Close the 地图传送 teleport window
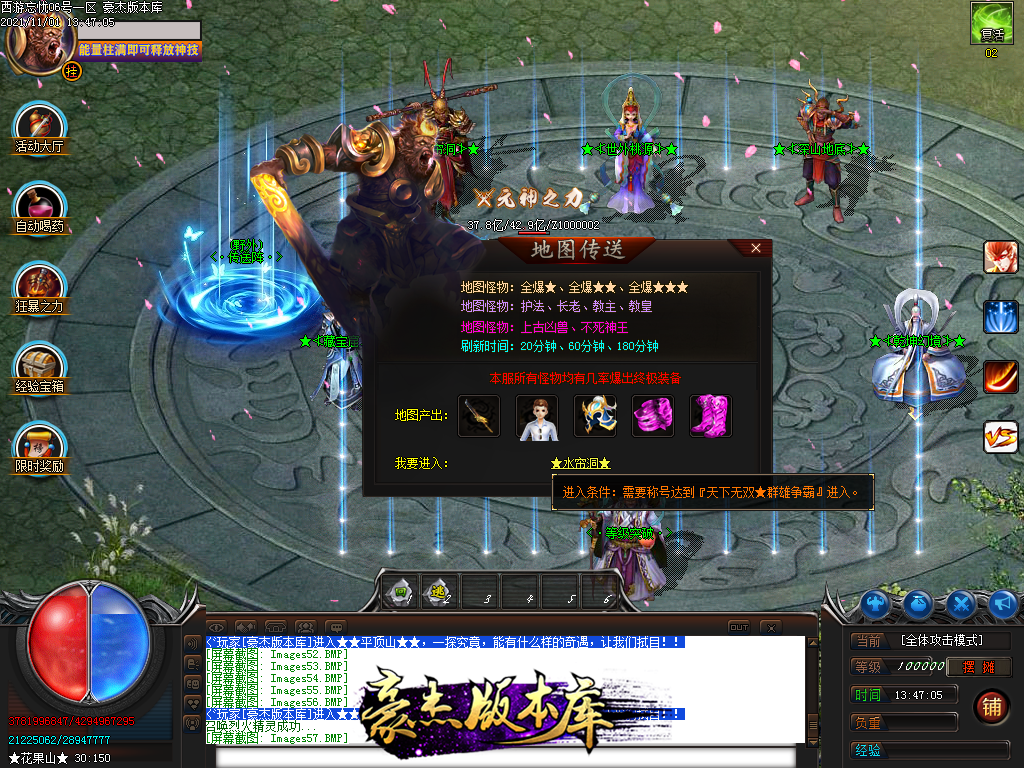This screenshot has height=768, width=1024. click(x=756, y=248)
